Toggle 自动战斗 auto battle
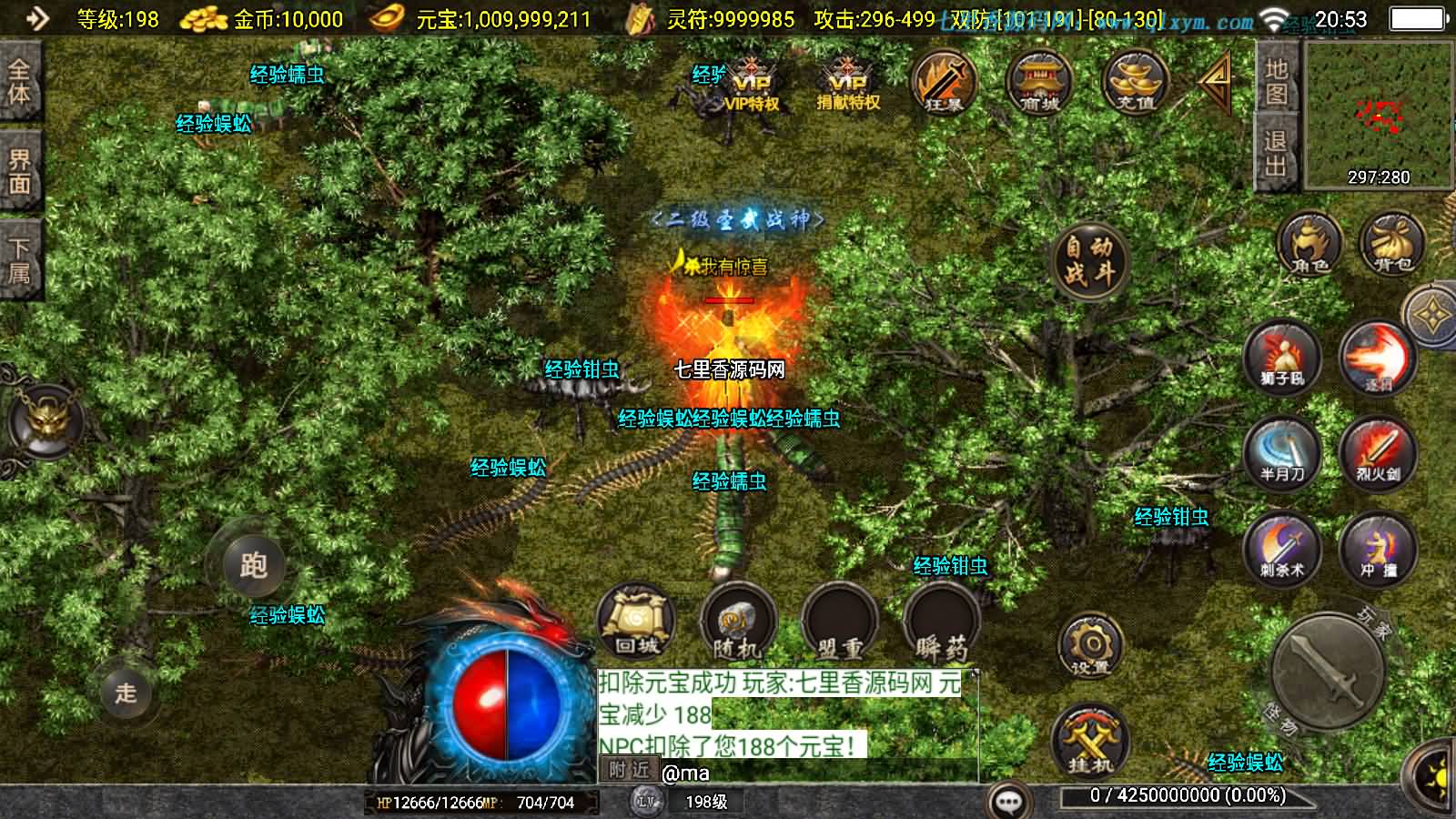The width and height of the screenshot is (1456, 819). pos(1089,259)
